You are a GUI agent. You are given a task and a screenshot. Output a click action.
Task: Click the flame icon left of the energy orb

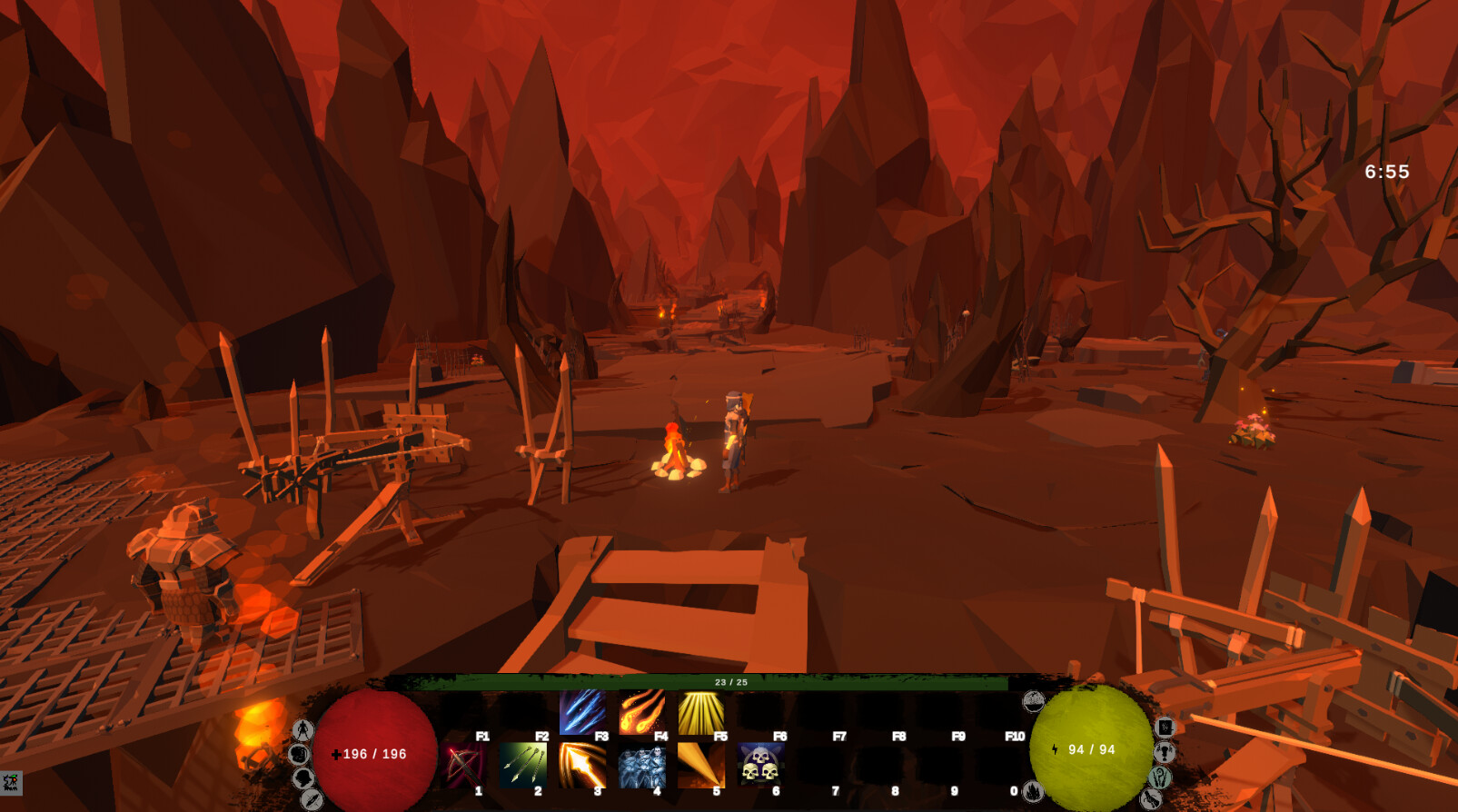tap(1031, 792)
